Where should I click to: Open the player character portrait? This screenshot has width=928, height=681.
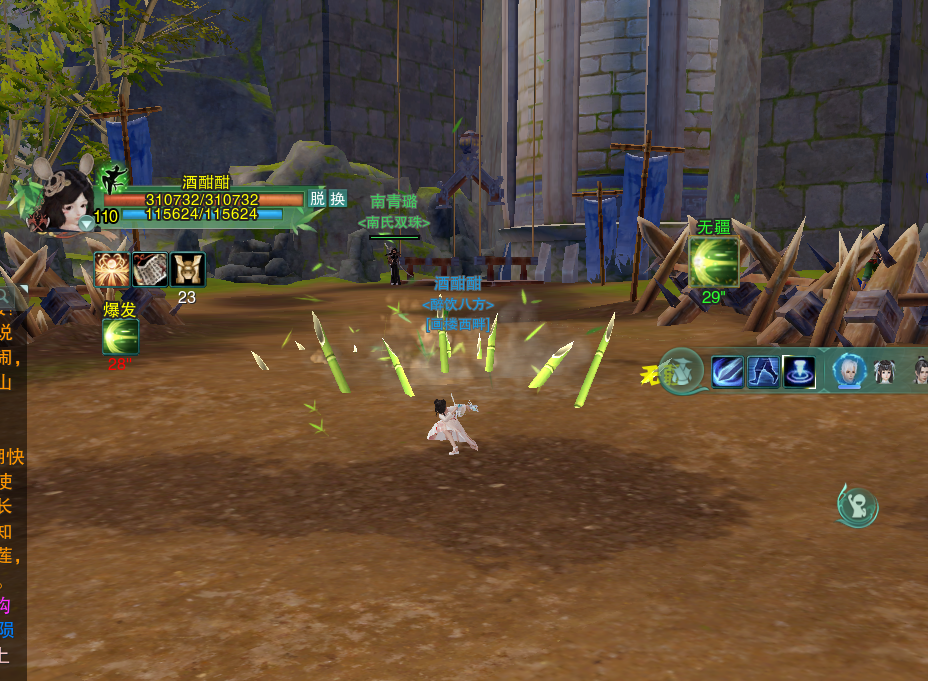(60, 198)
